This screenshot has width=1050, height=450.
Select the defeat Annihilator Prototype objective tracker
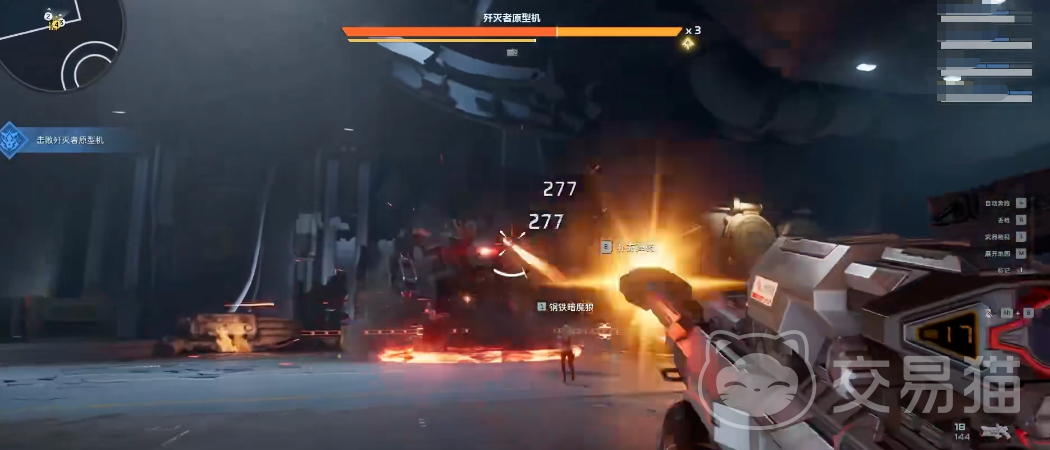[x=70, y=141]
